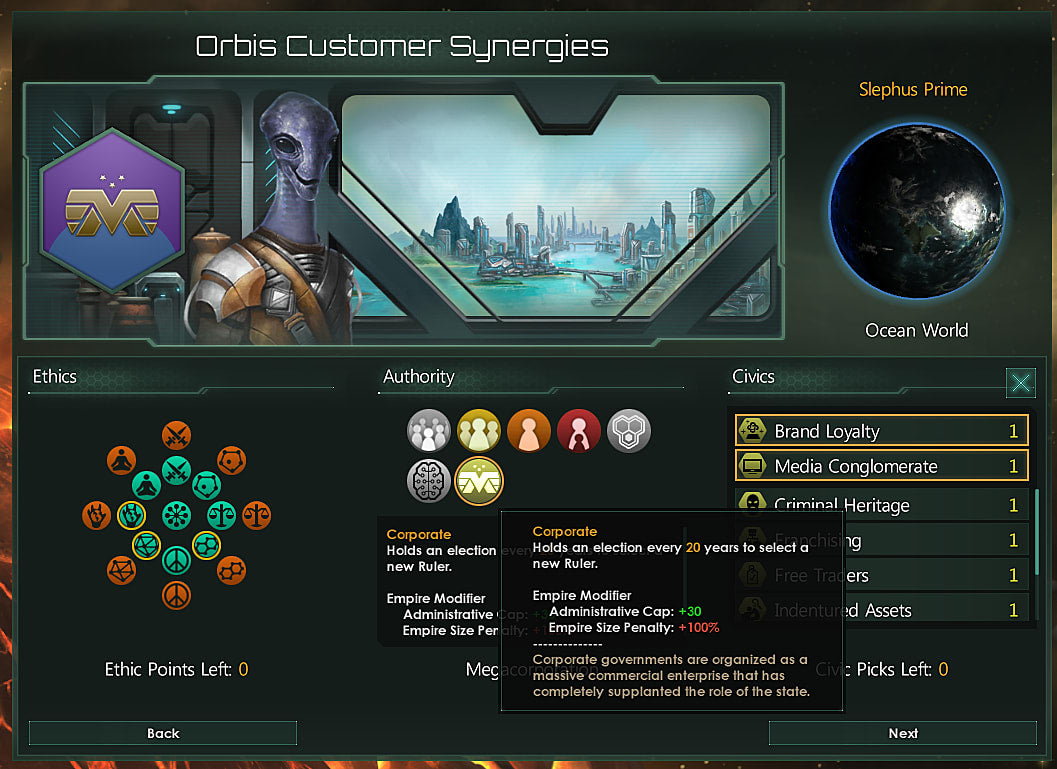Select the orange meditating-figure fanatic spiritualist ethic

tap(121, 460)
